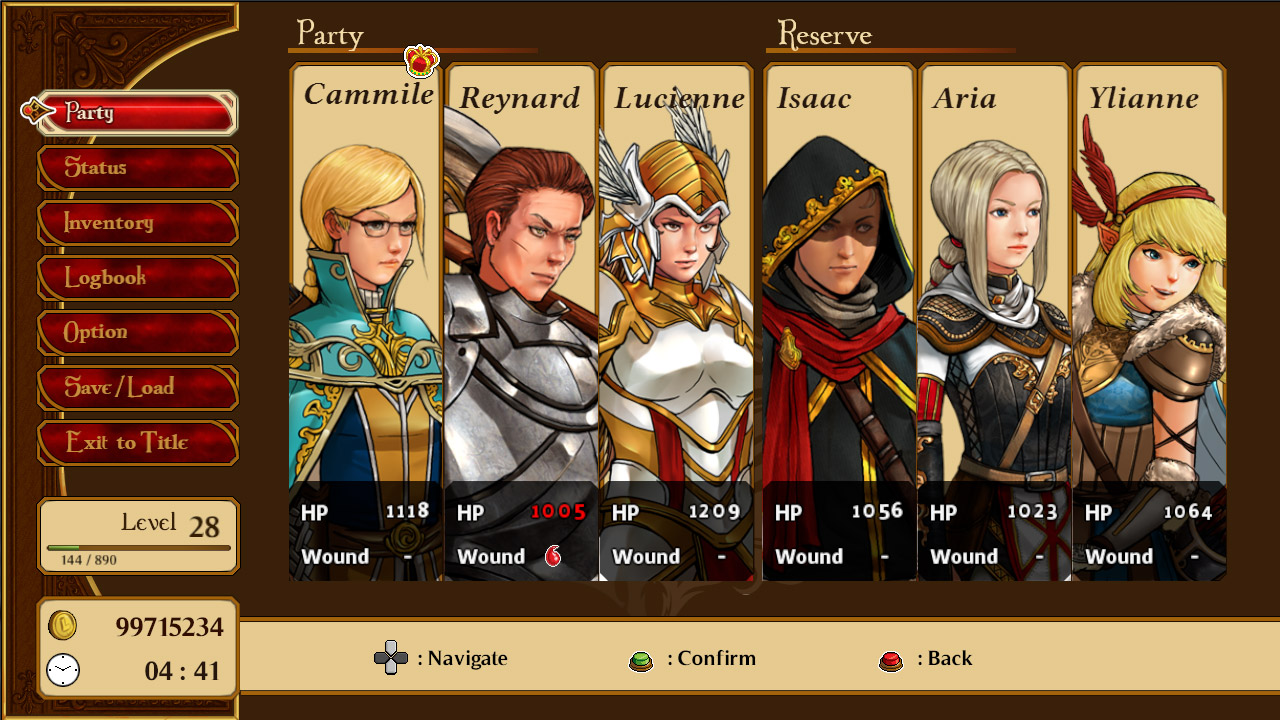The width and height of the screenshot is (1280, 720).
Task: Click the Level 28 experience bar
Action: tap(137, 548)
